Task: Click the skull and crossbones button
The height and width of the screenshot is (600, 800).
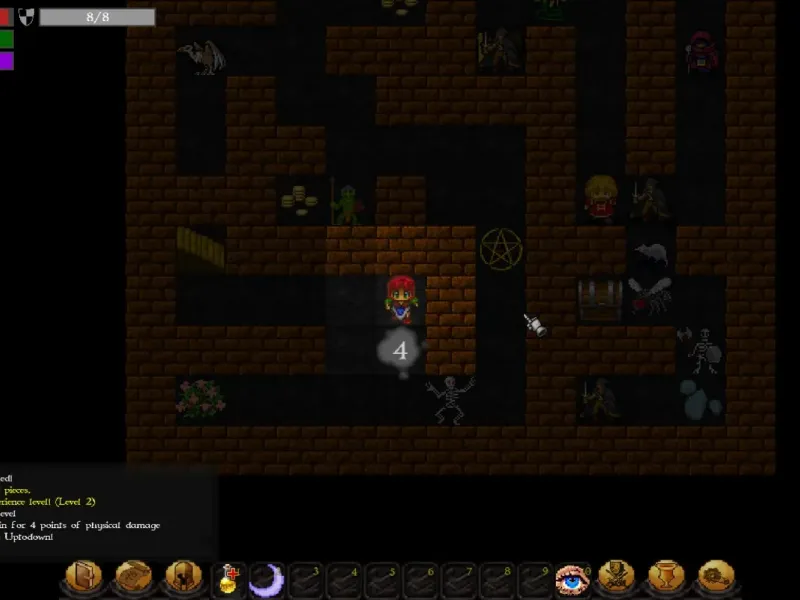Action: click(615, 578)
